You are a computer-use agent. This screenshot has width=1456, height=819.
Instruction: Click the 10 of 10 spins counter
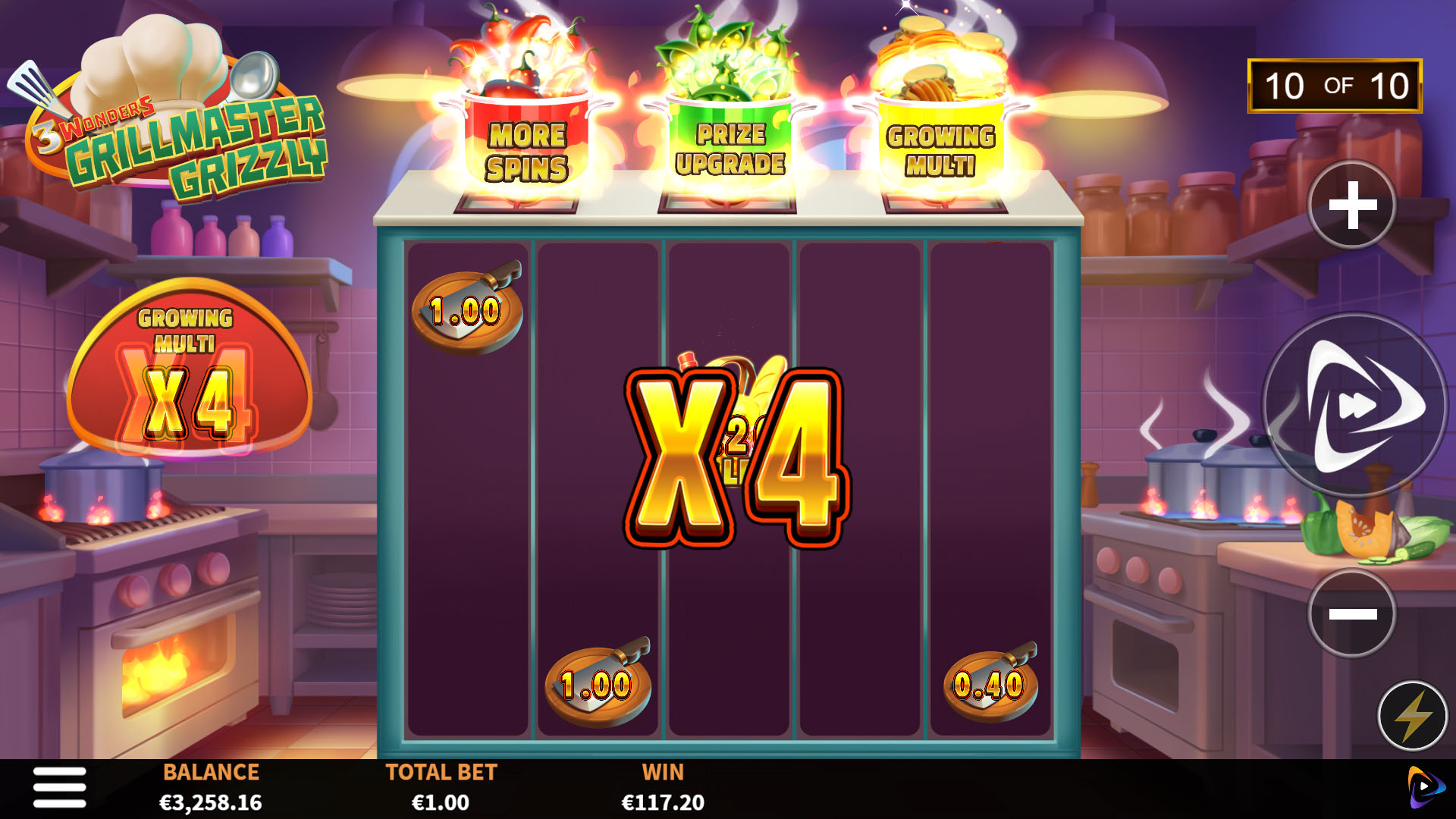[1336, 86]
